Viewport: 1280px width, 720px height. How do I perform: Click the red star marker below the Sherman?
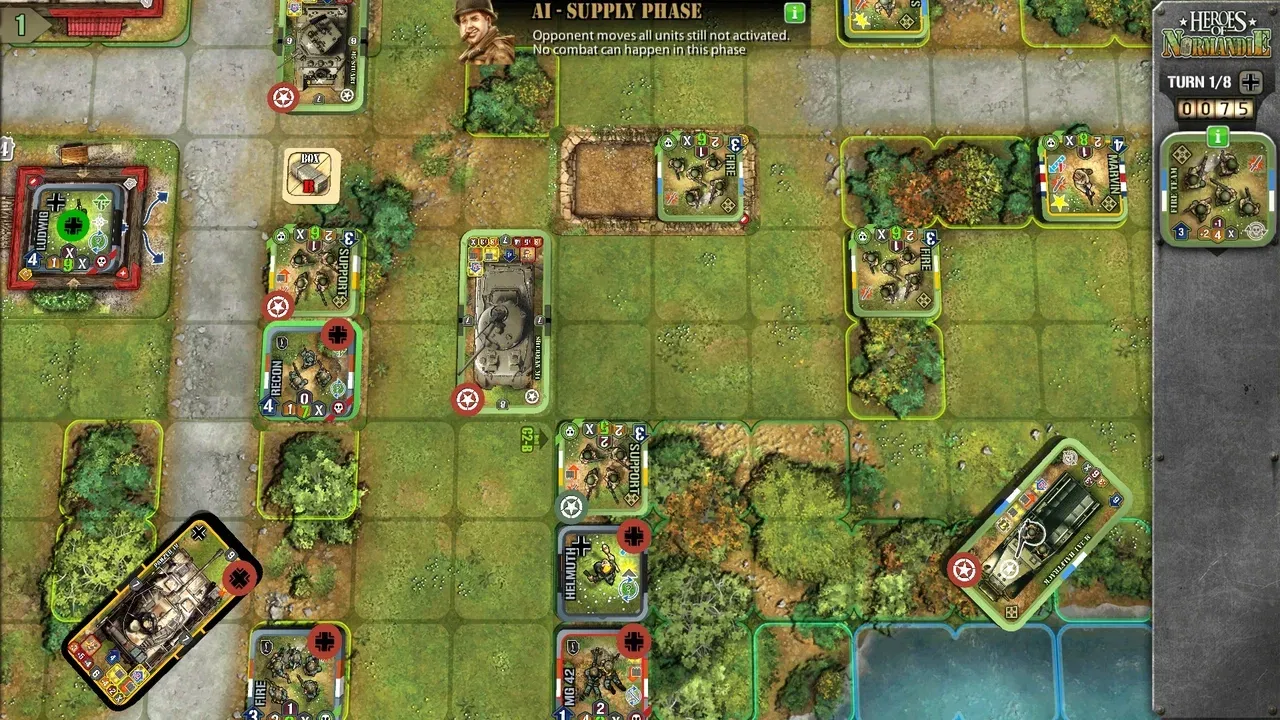click(466, 398)
